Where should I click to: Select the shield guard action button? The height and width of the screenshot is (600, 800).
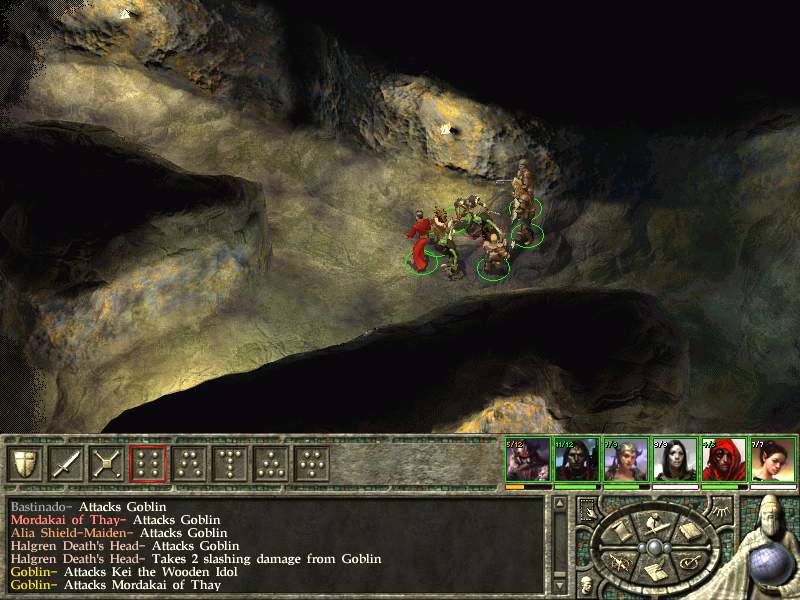click(x=24, y=463)
